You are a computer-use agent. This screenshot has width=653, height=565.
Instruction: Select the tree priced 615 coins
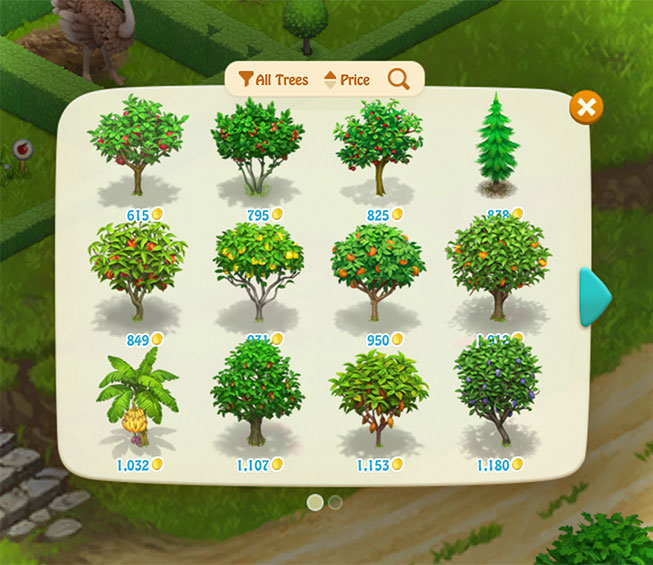(138, 148)
